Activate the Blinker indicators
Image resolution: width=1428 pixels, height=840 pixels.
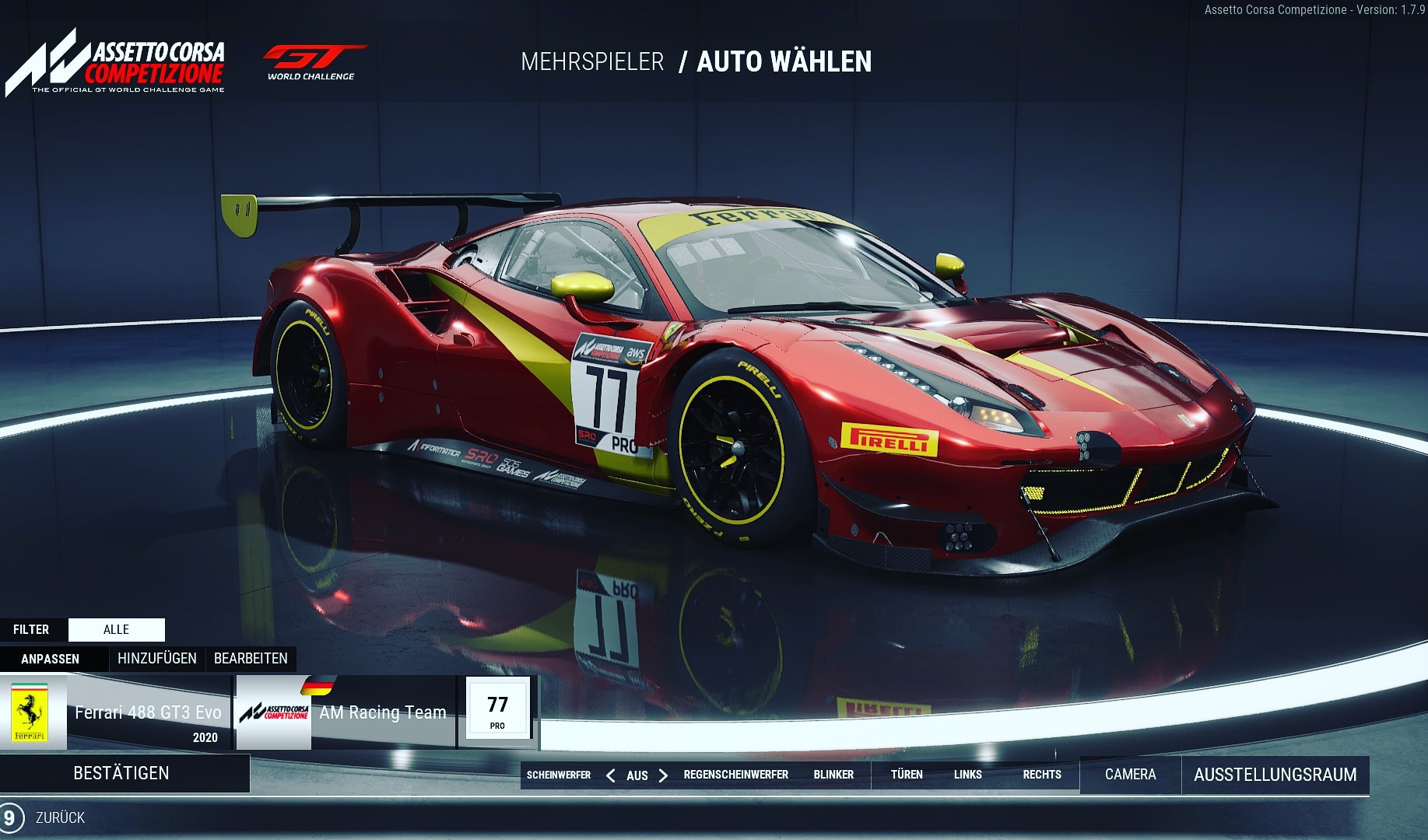coord(833,775)
